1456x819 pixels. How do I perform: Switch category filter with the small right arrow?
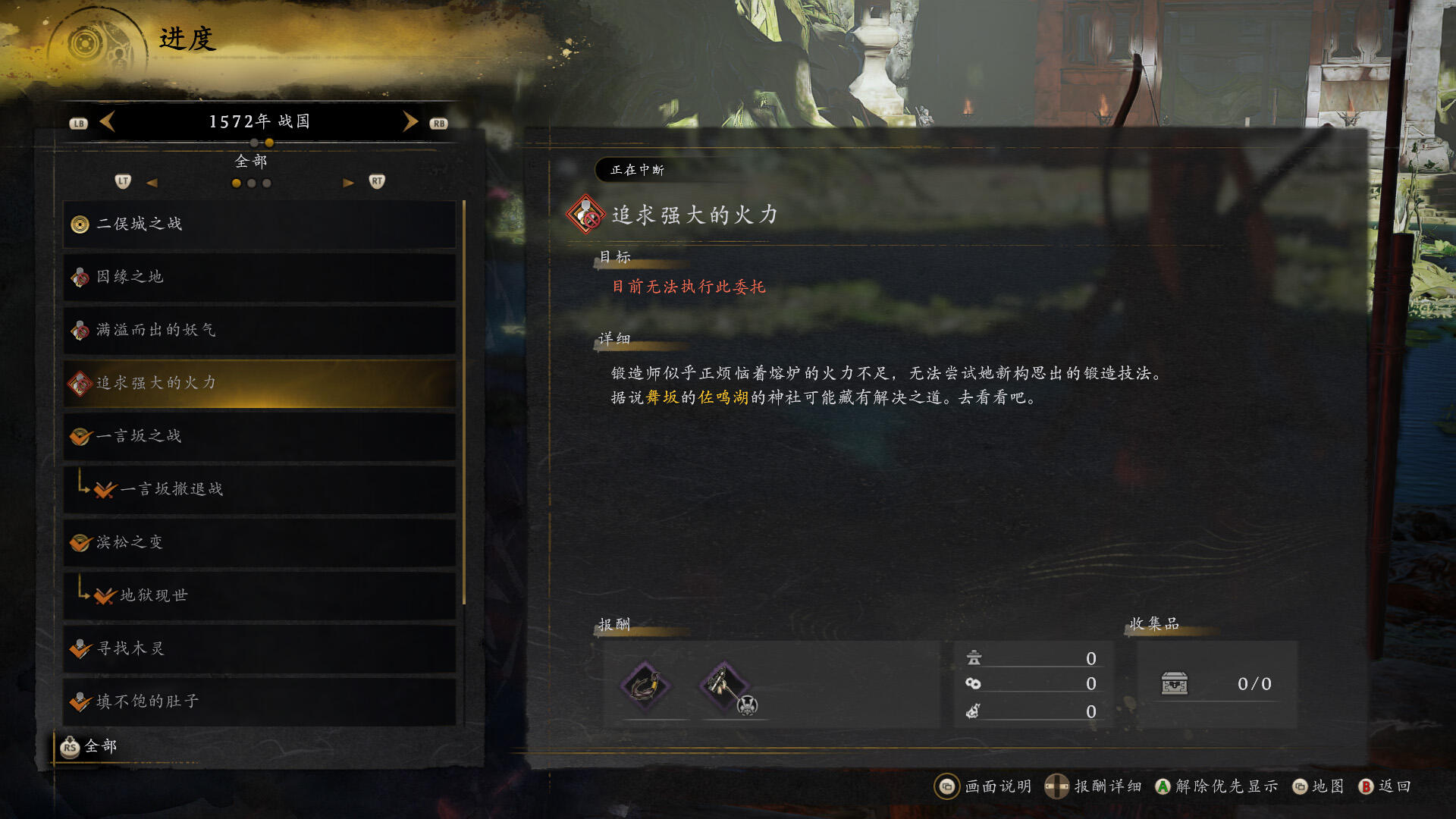pos(348,183)
